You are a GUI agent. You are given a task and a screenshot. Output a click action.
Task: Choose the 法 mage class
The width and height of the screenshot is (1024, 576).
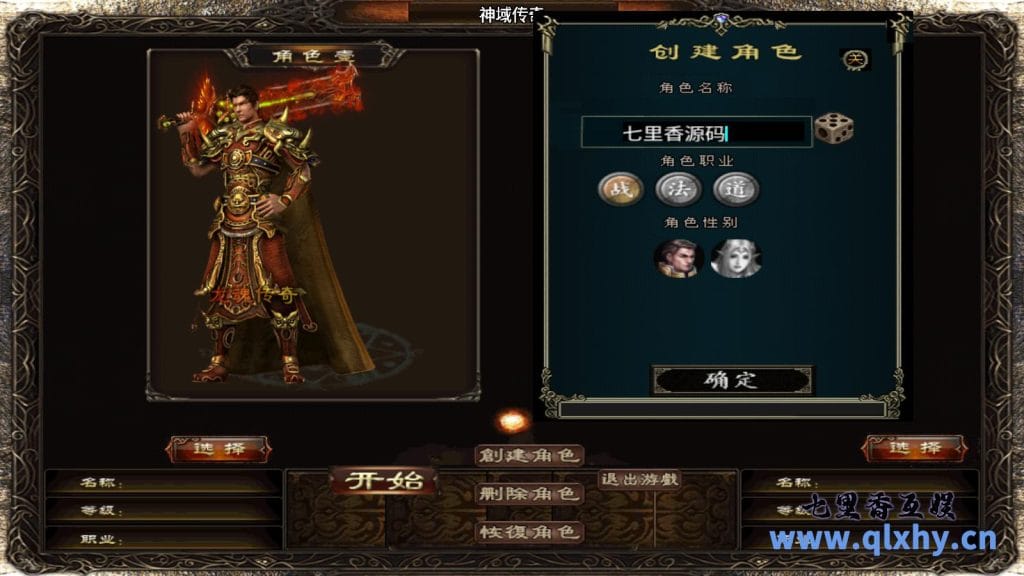point(678,188)
